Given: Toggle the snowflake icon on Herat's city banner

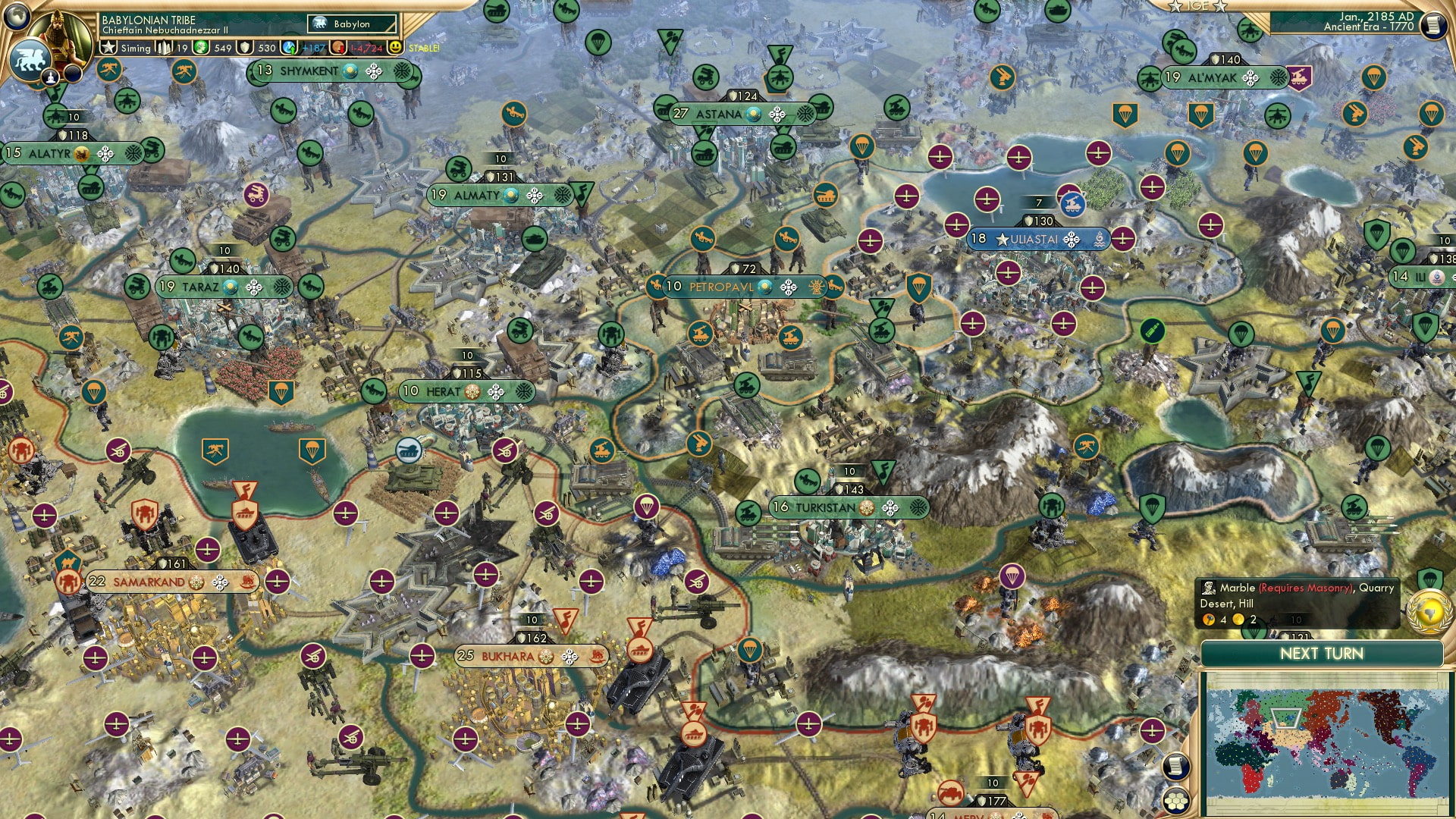Looking at the screenshot, I should tap(524, 392).
